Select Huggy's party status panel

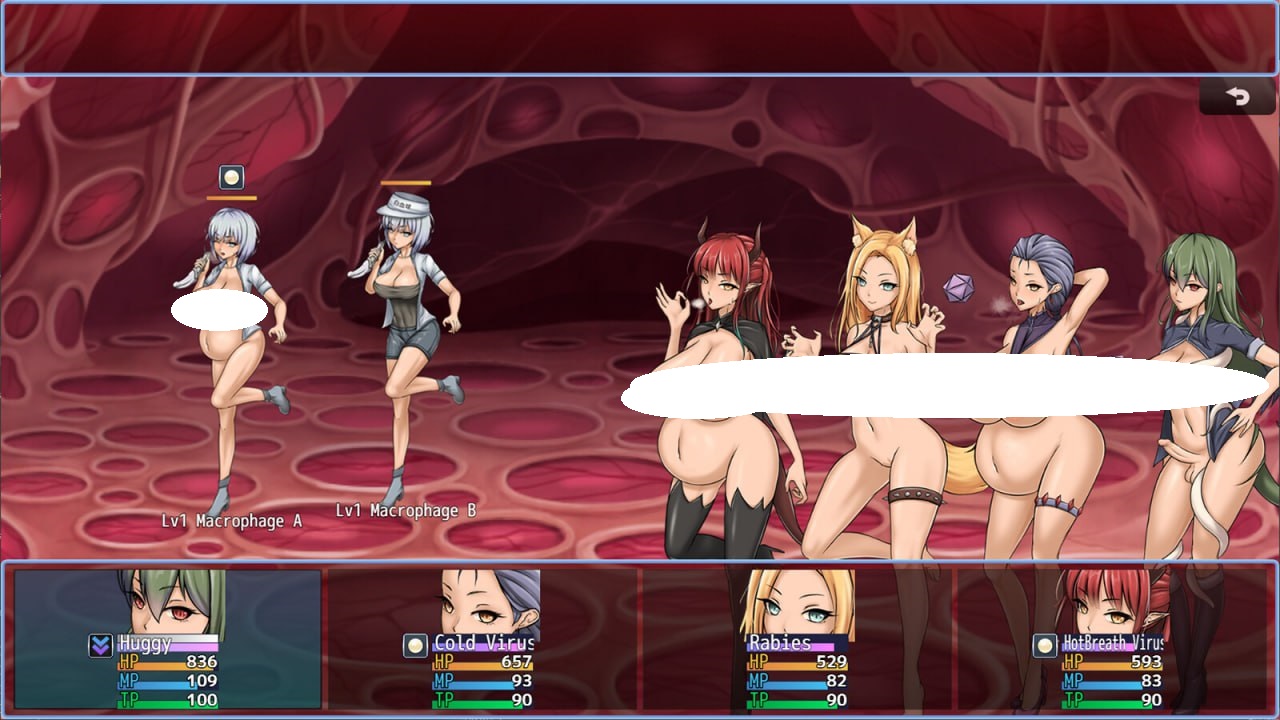pos(168,640)
